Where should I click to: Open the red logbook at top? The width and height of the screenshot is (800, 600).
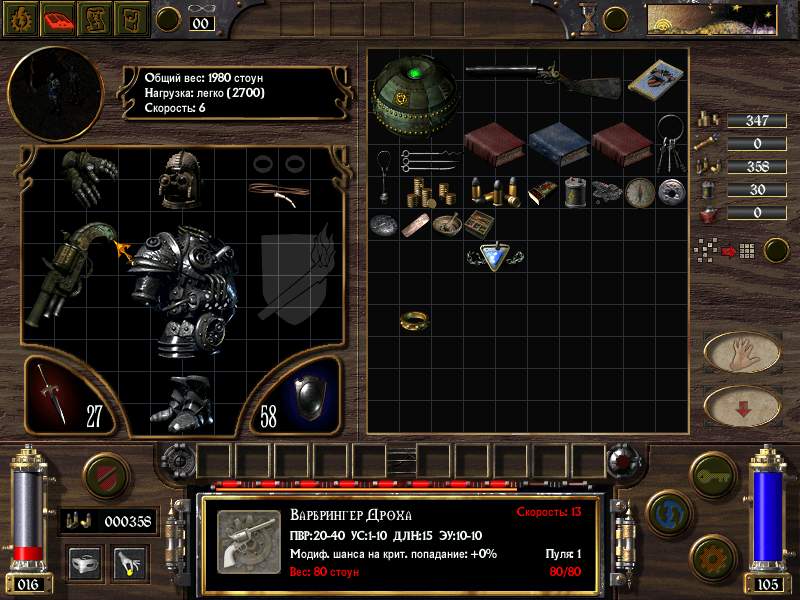click(59, 17)
